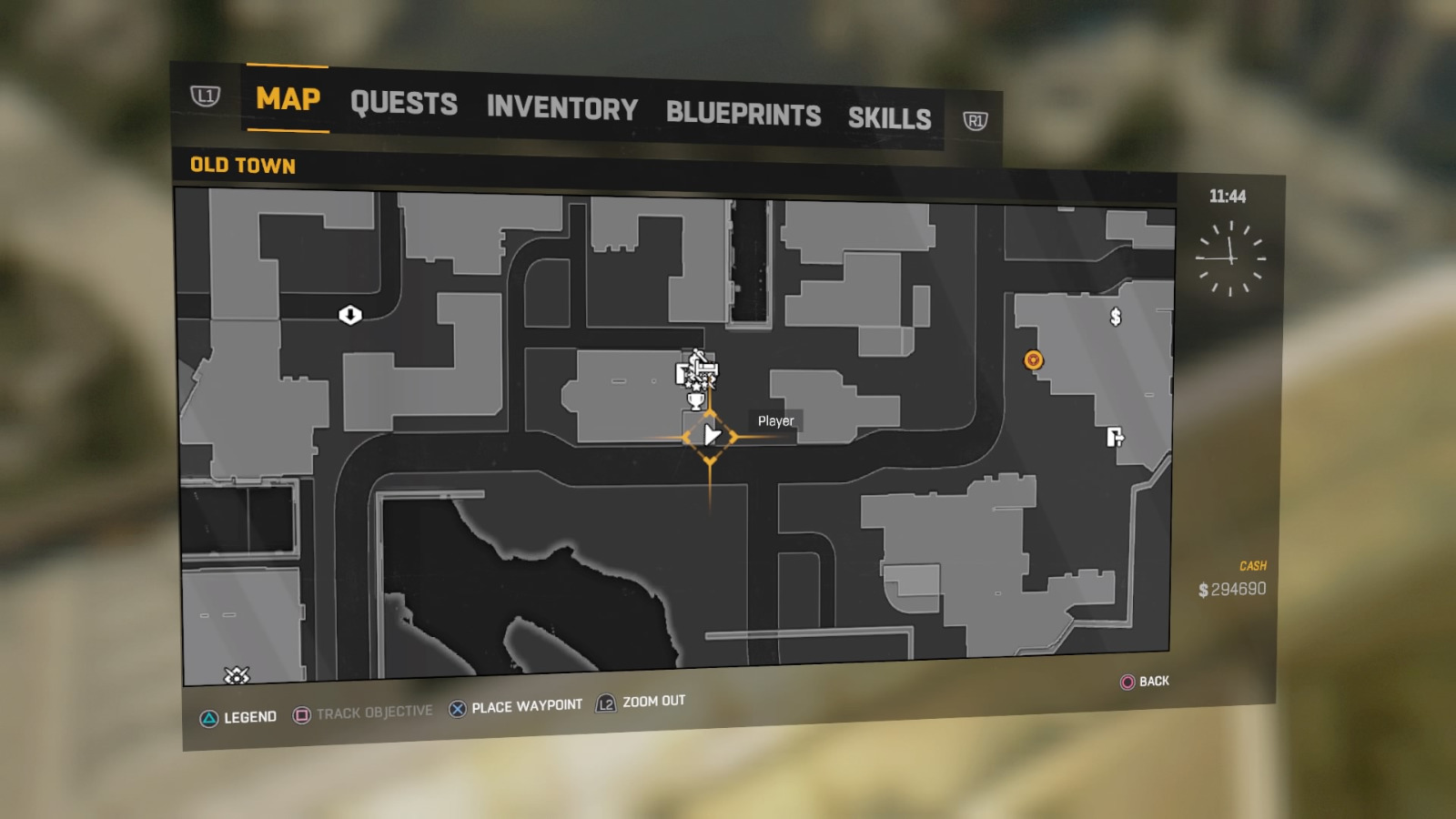The width and height of the screenshot is (1456, 819).
Task: Select the bounty icon in the bottom-left corner
Action: (236, 674)
